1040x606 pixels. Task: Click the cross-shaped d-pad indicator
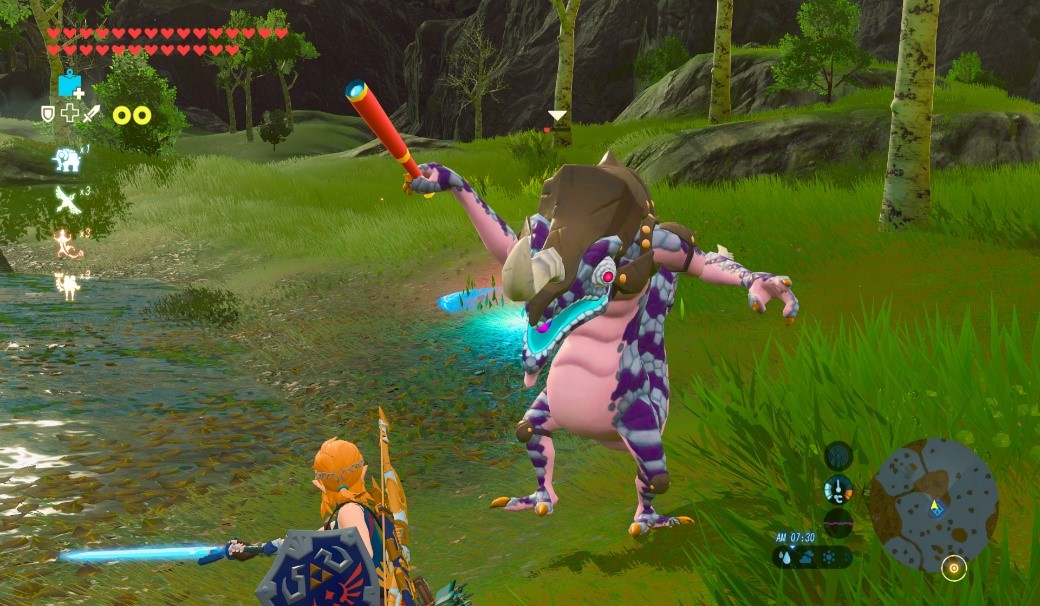[70, 114]
